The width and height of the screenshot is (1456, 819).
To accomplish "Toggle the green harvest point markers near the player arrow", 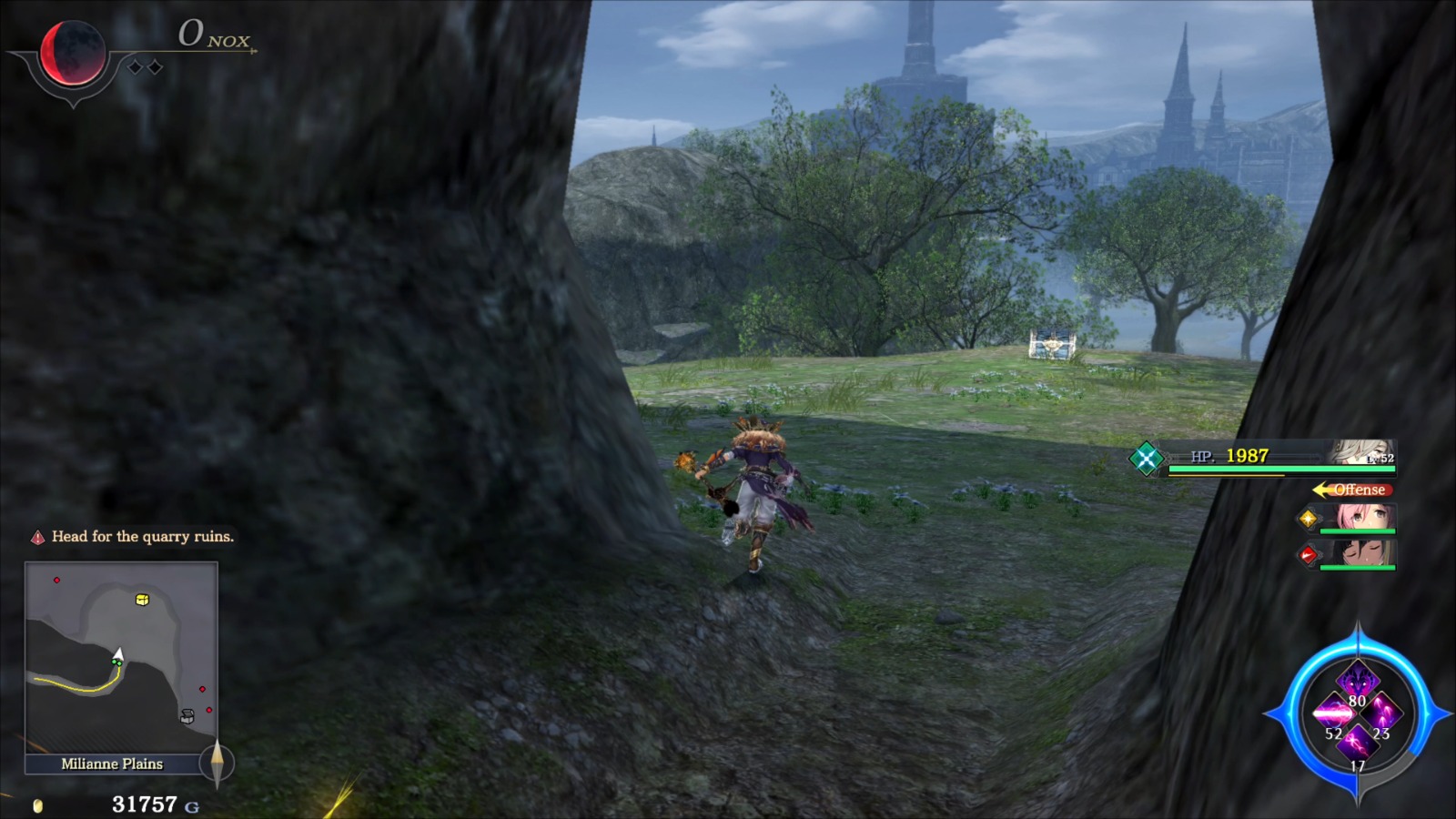I will pyautogui.click(x=116, y=662).
